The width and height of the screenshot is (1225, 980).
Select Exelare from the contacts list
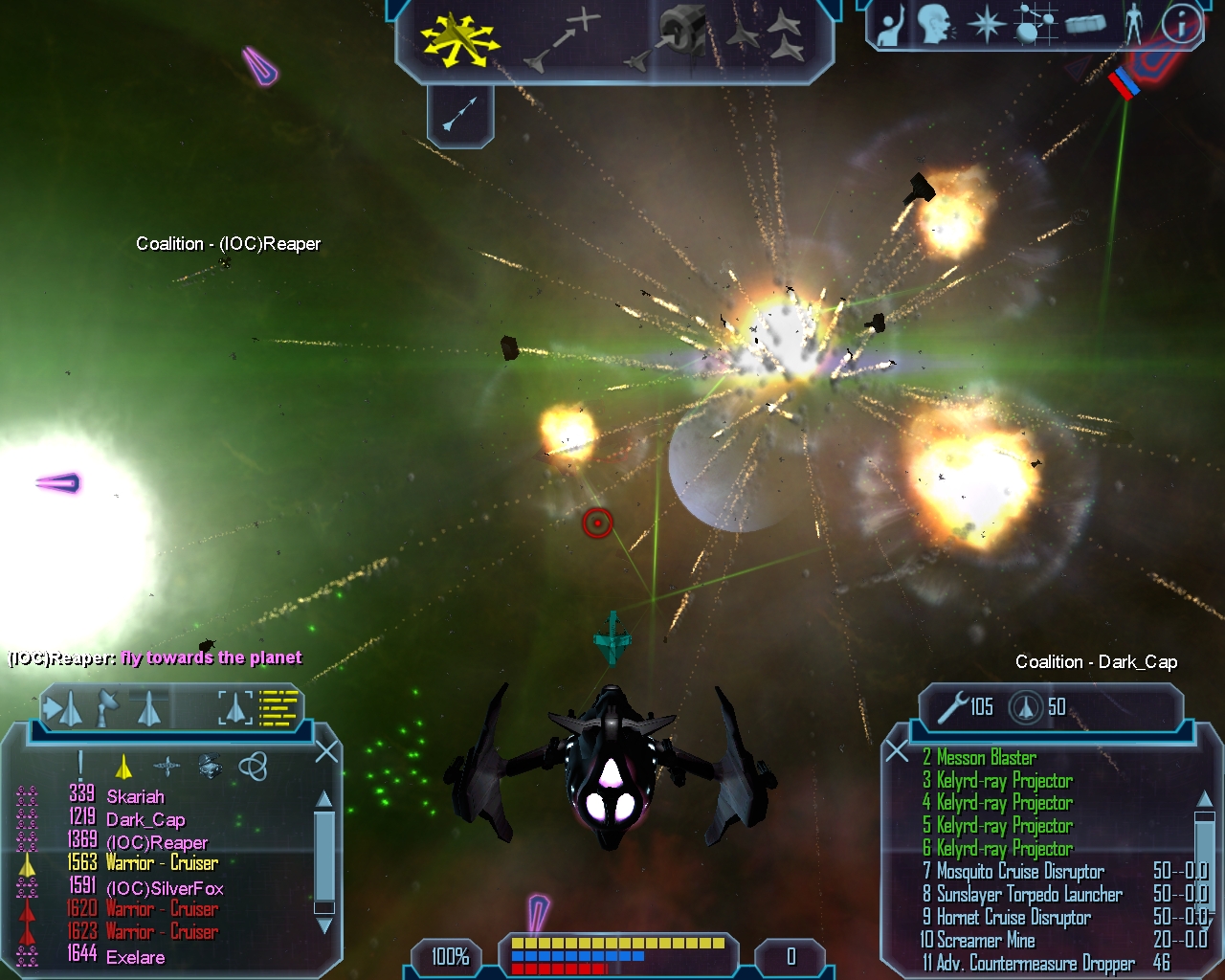(x=135, y=957)
